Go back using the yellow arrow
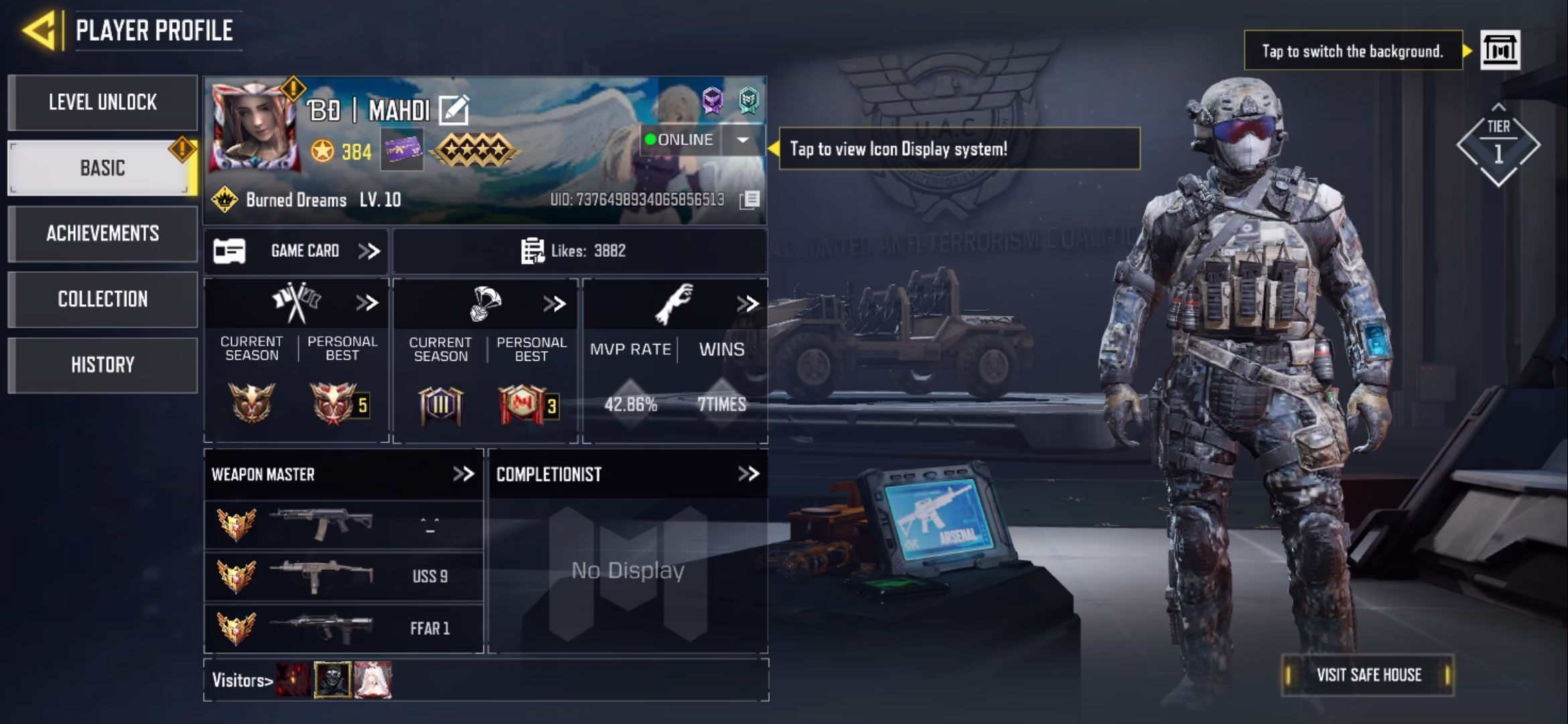Viewport: 1568px width, 724px height. tap(39, 31)
